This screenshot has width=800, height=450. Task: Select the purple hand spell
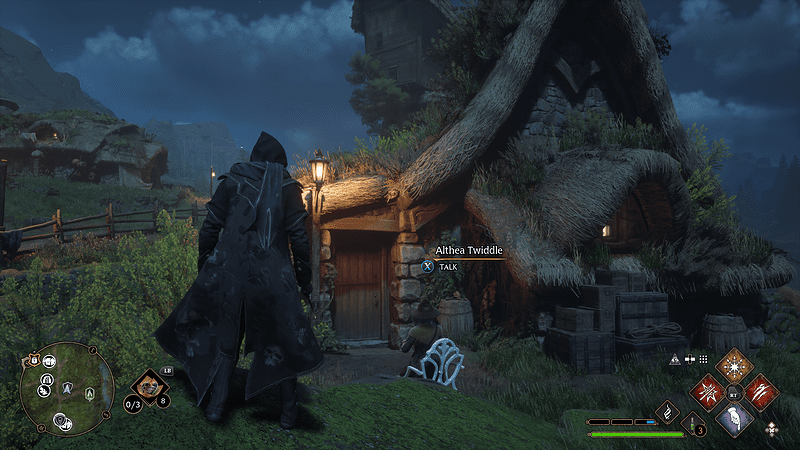pyautogui.click(x=735, y=419)
